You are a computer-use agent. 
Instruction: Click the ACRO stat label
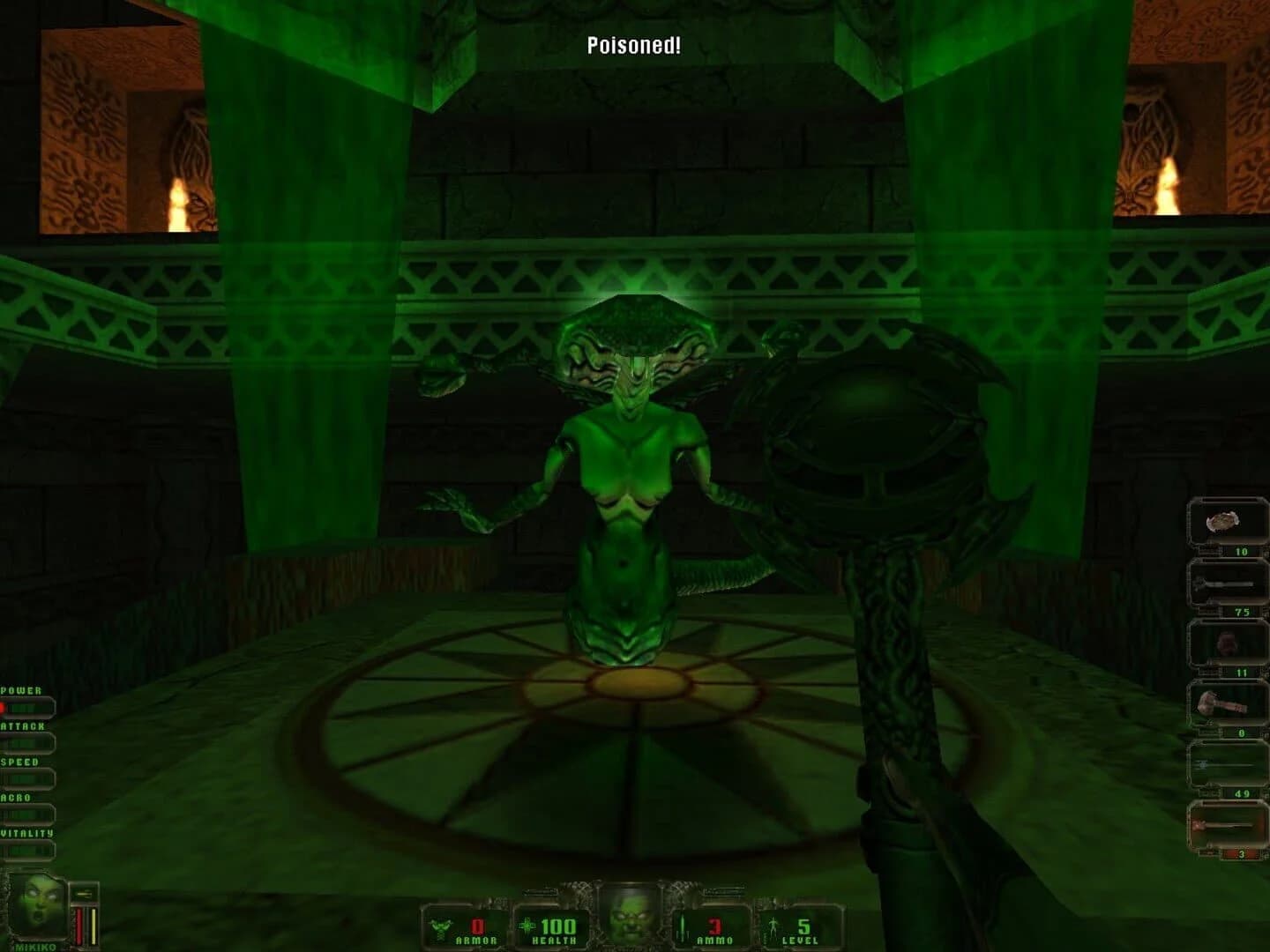tap(15, 797)
